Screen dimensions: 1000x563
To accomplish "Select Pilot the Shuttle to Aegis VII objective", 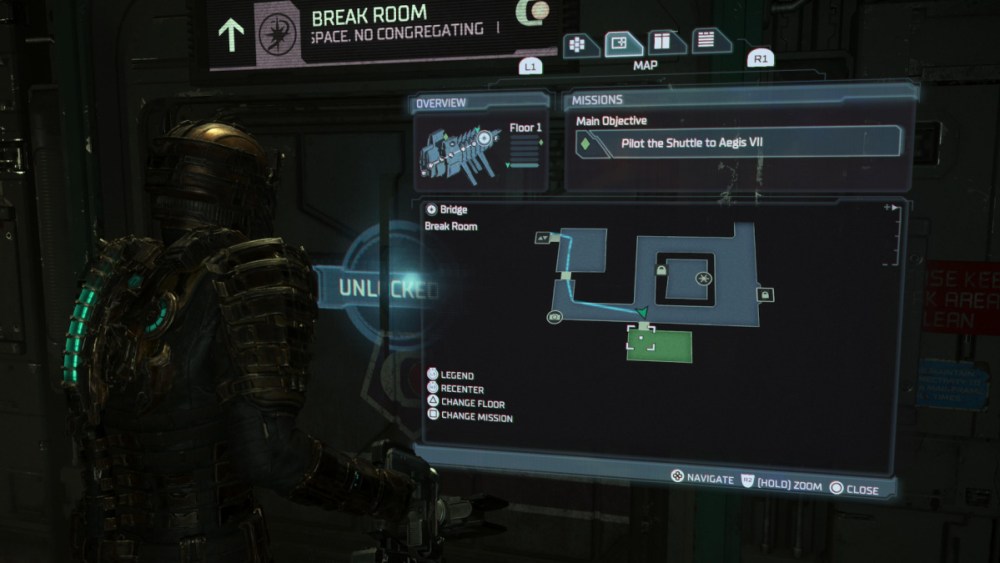I will (735, 143).
